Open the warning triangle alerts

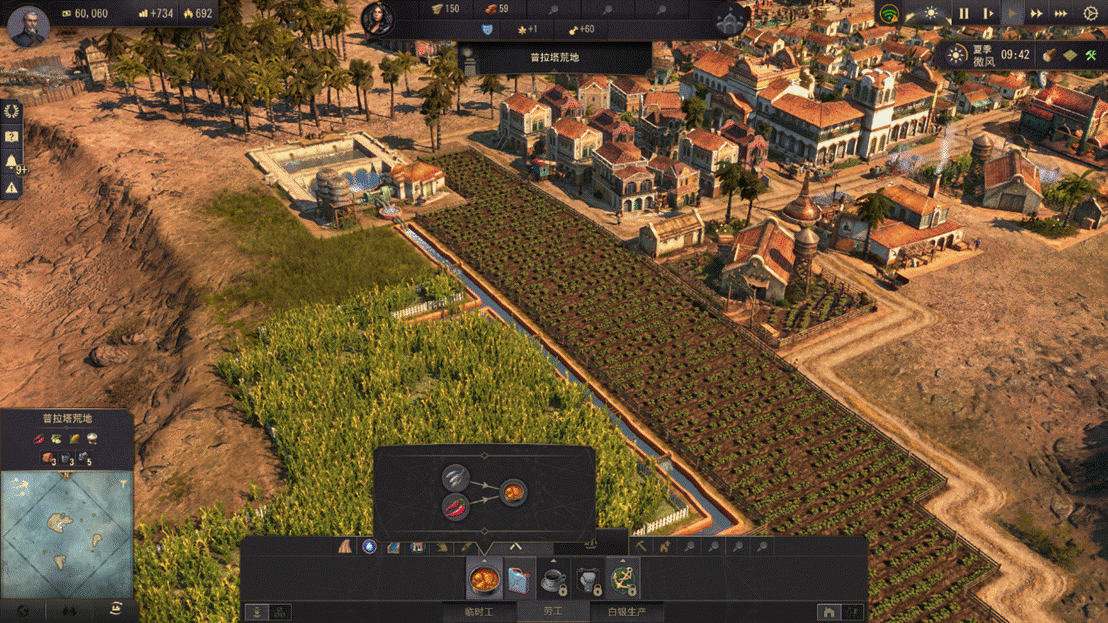(x=12, y=187)
